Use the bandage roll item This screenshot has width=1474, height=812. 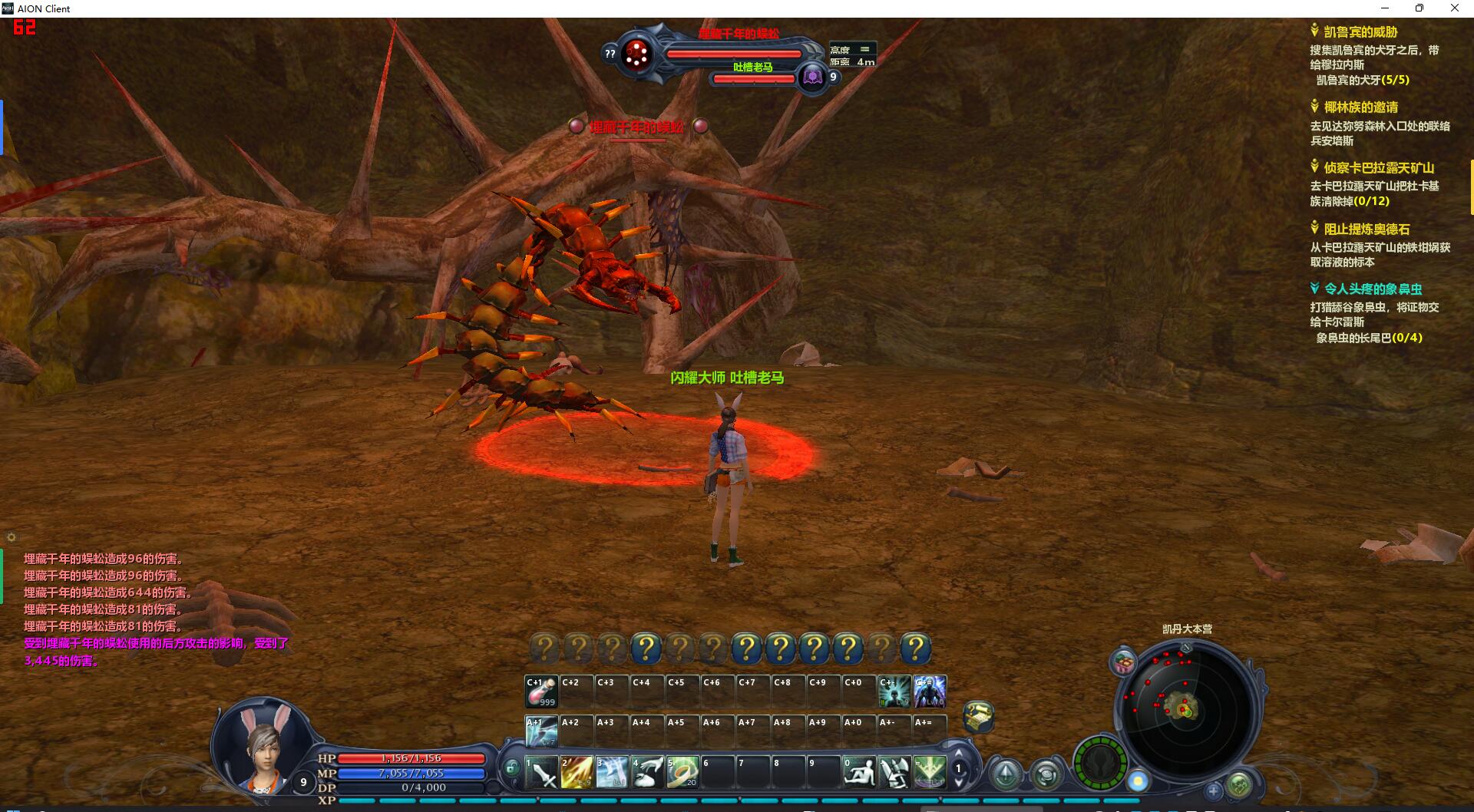[x=682, y=772]
